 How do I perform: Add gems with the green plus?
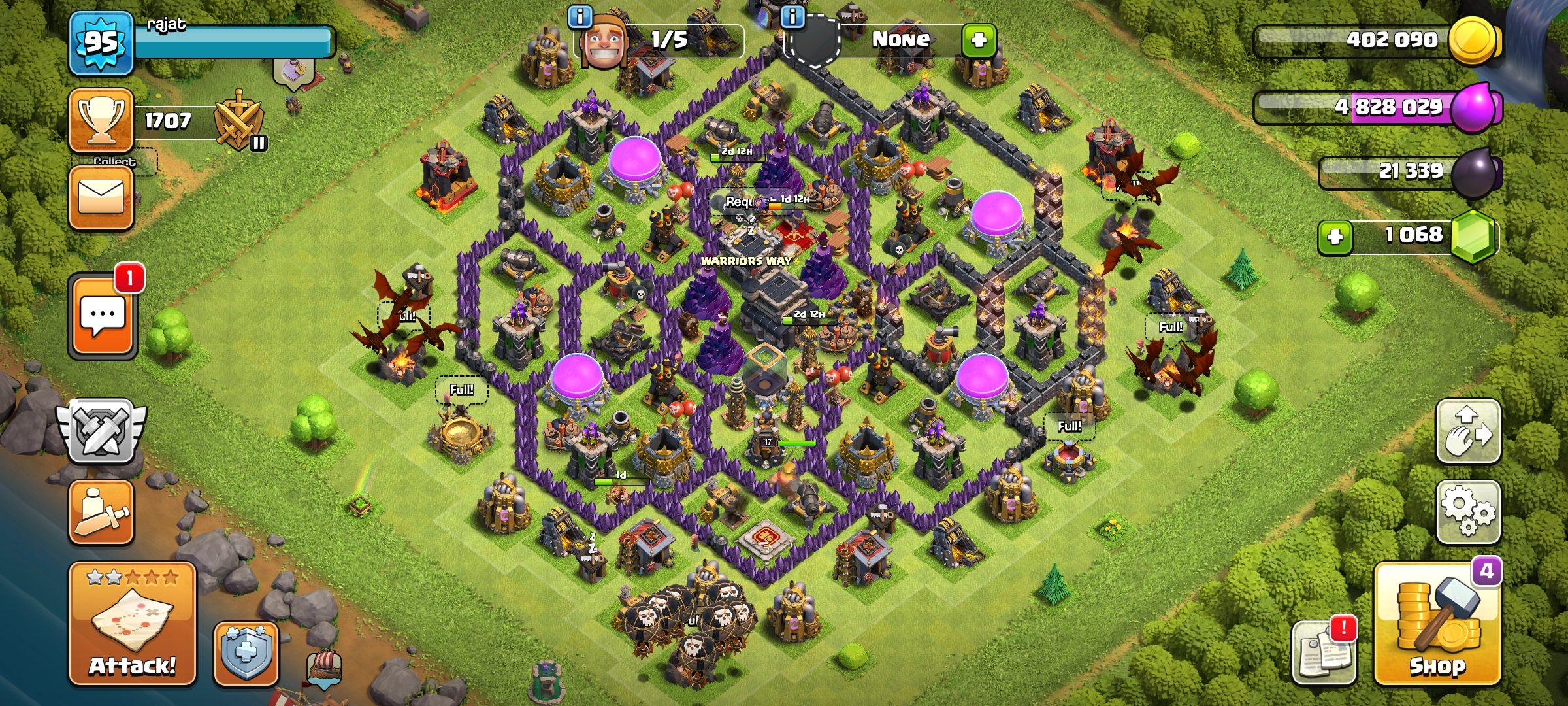[1335, 237]
